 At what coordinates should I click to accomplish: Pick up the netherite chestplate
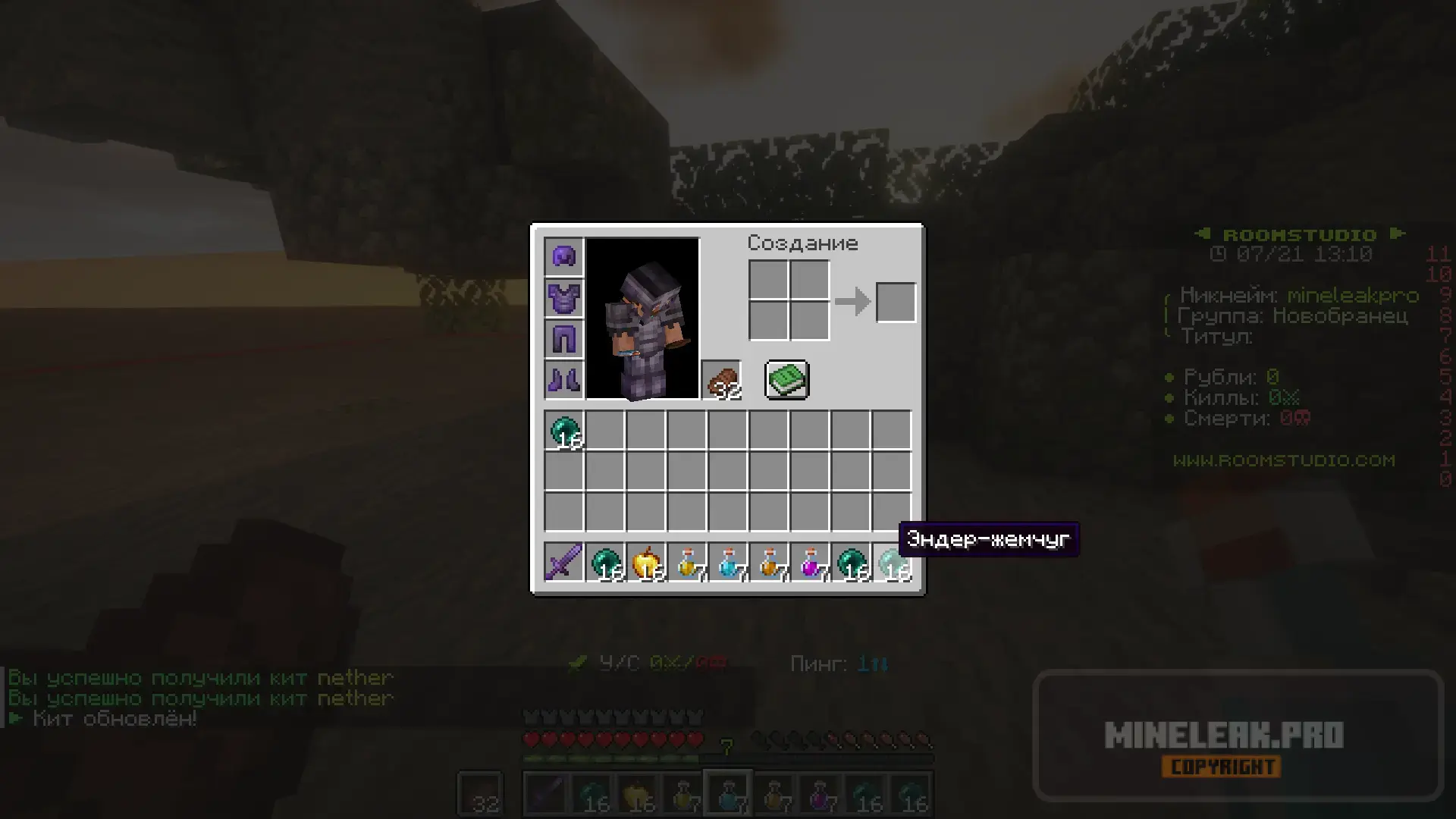click(x=563, y=297)
